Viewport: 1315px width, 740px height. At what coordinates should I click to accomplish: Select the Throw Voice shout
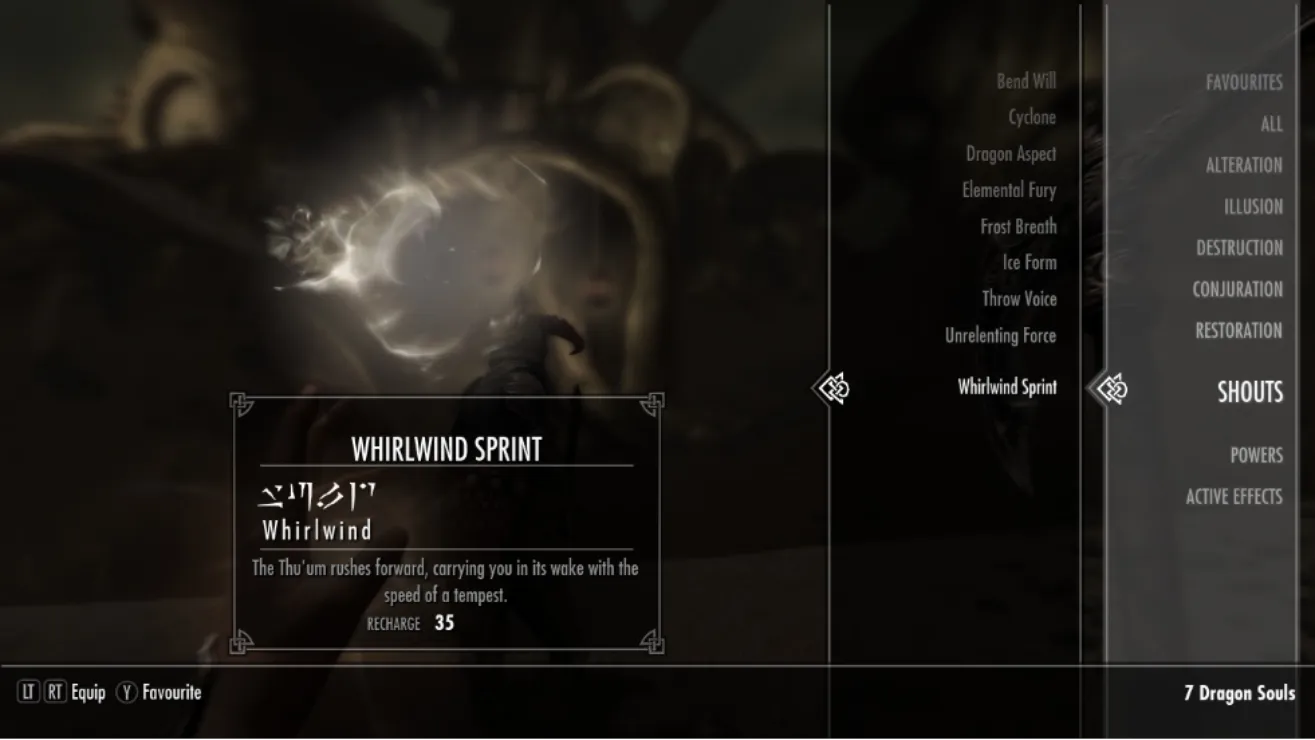1018,299
